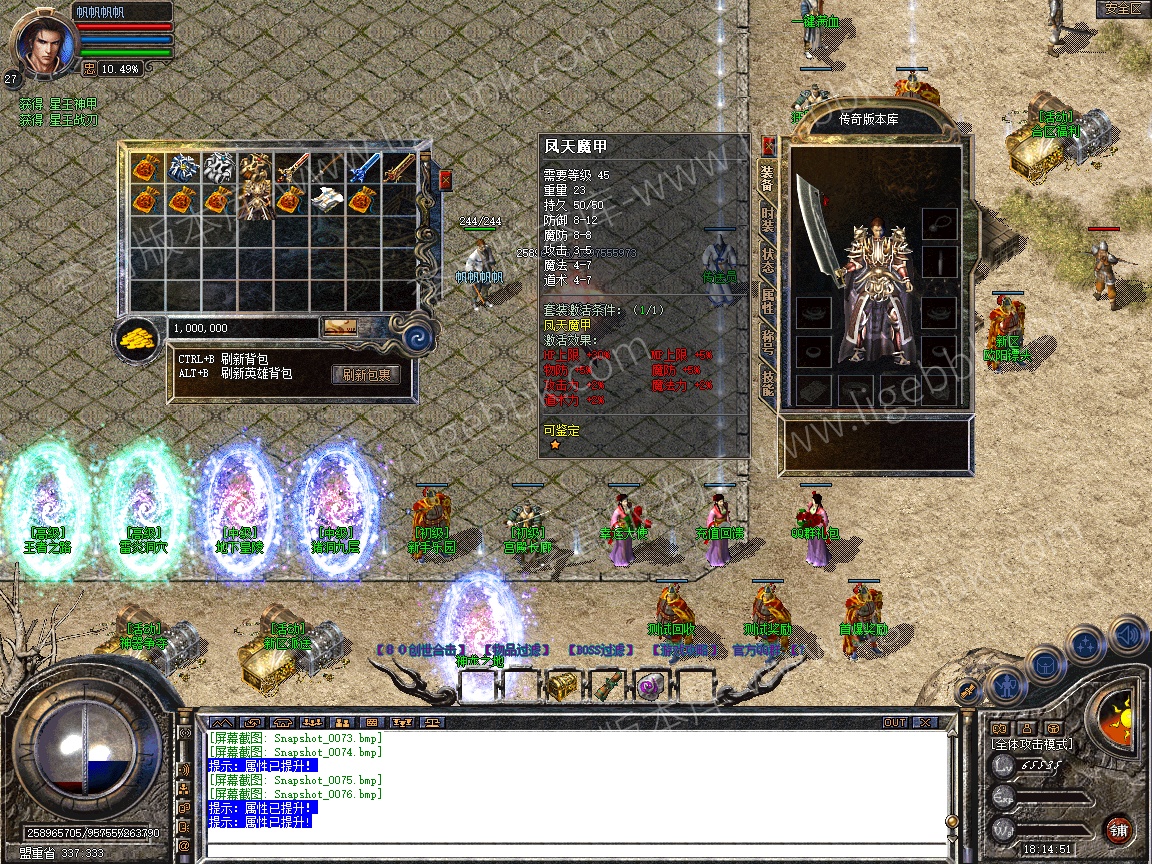The height and width of the screenshot is (864, 1152).
Task: Click the blue-white armor in the first bag row
Action: [182, 167]
